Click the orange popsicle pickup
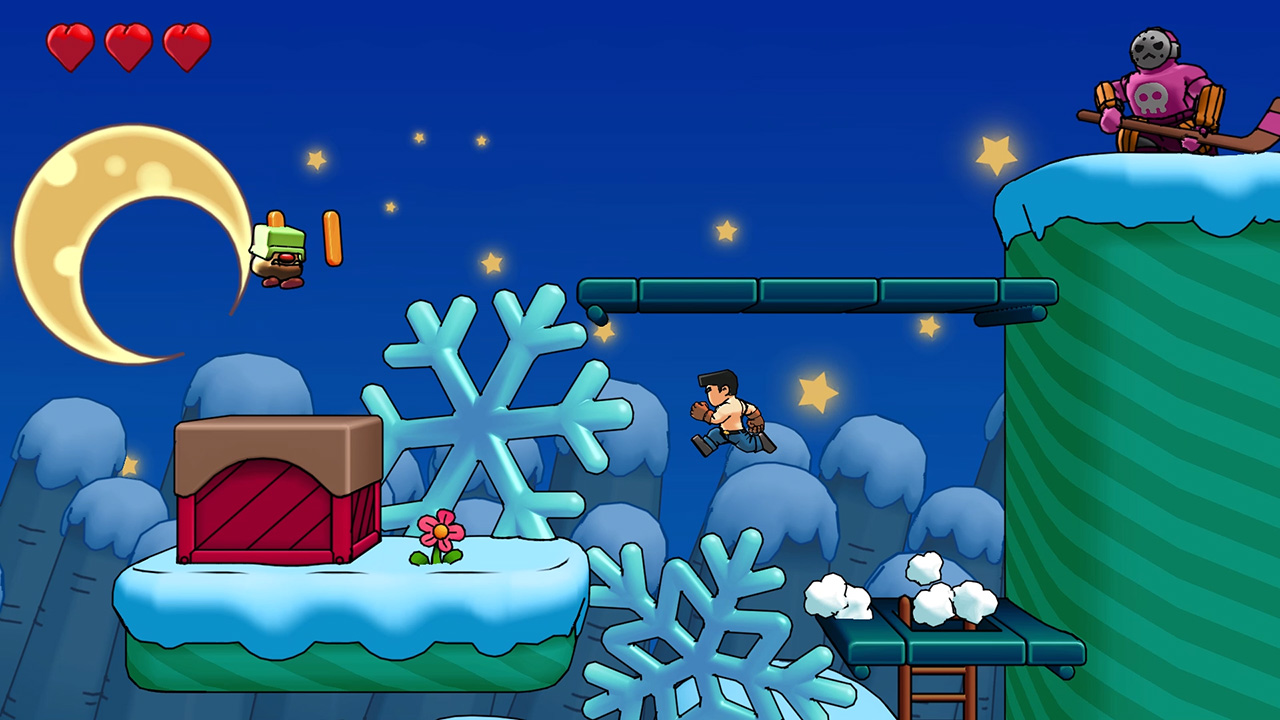The height and width of the screenshot is (720, 1280). (333, 240)
